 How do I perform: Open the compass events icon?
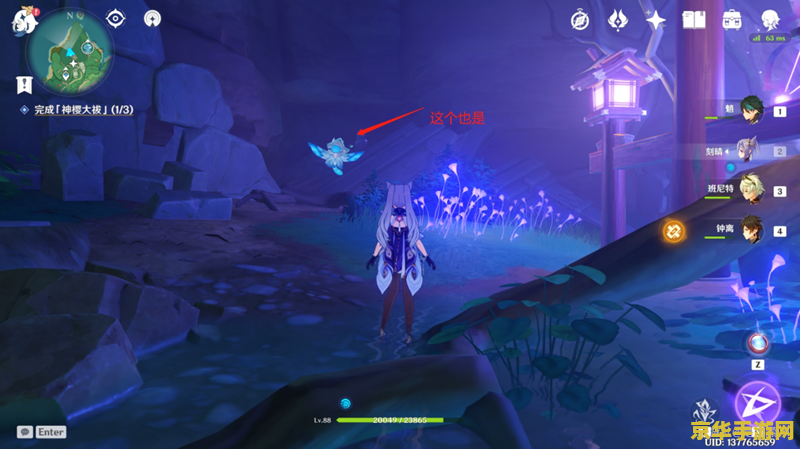pyautogui.click(x=580, y=20)
